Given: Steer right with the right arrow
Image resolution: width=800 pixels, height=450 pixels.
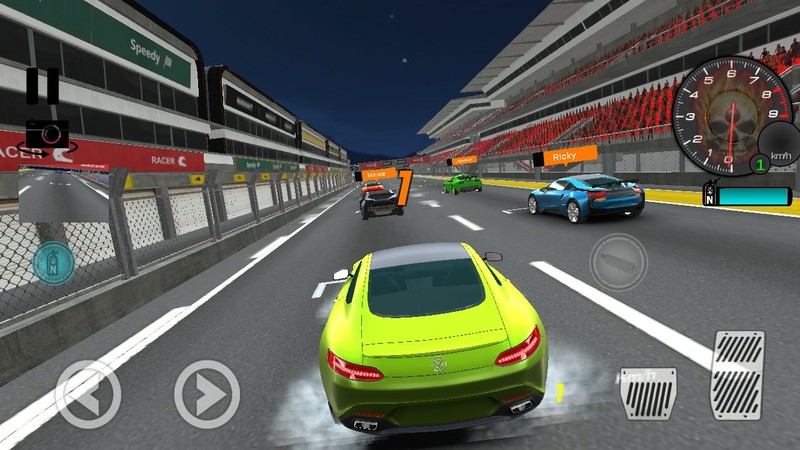Looking at the screenshot, I should (x=207, y=394).
